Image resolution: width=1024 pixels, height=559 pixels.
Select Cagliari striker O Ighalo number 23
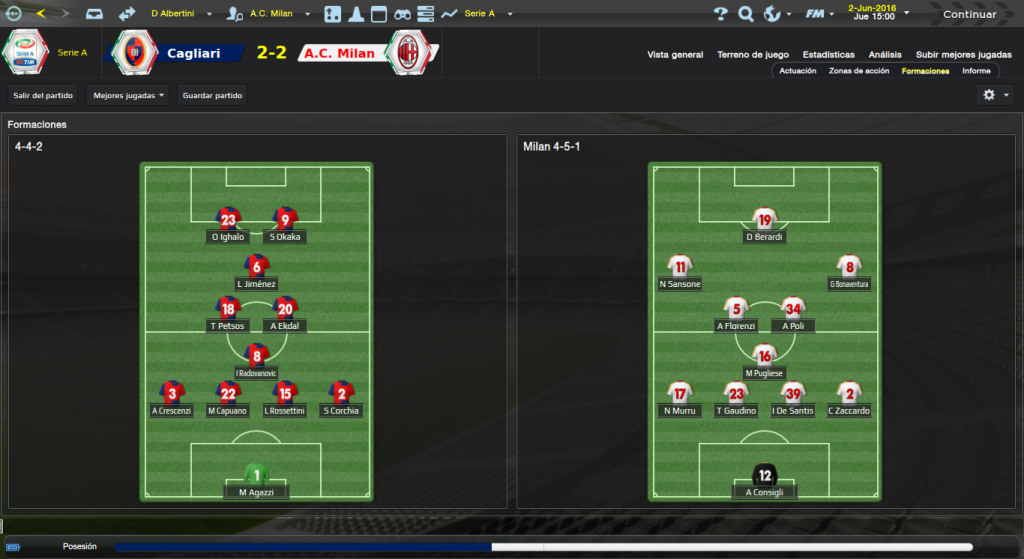(x=228, y=220)
